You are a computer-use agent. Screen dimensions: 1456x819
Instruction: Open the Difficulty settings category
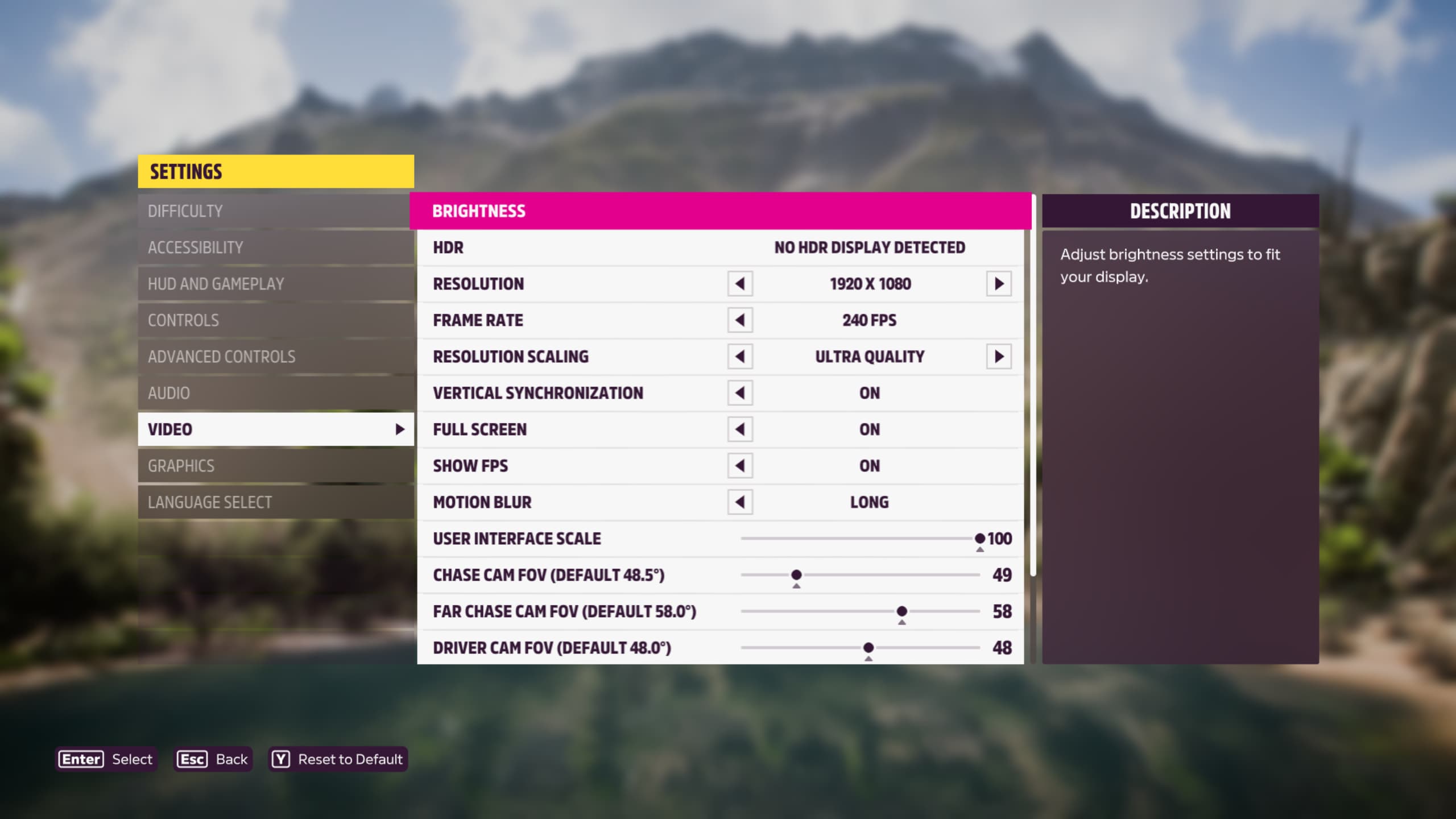[275, 211]
